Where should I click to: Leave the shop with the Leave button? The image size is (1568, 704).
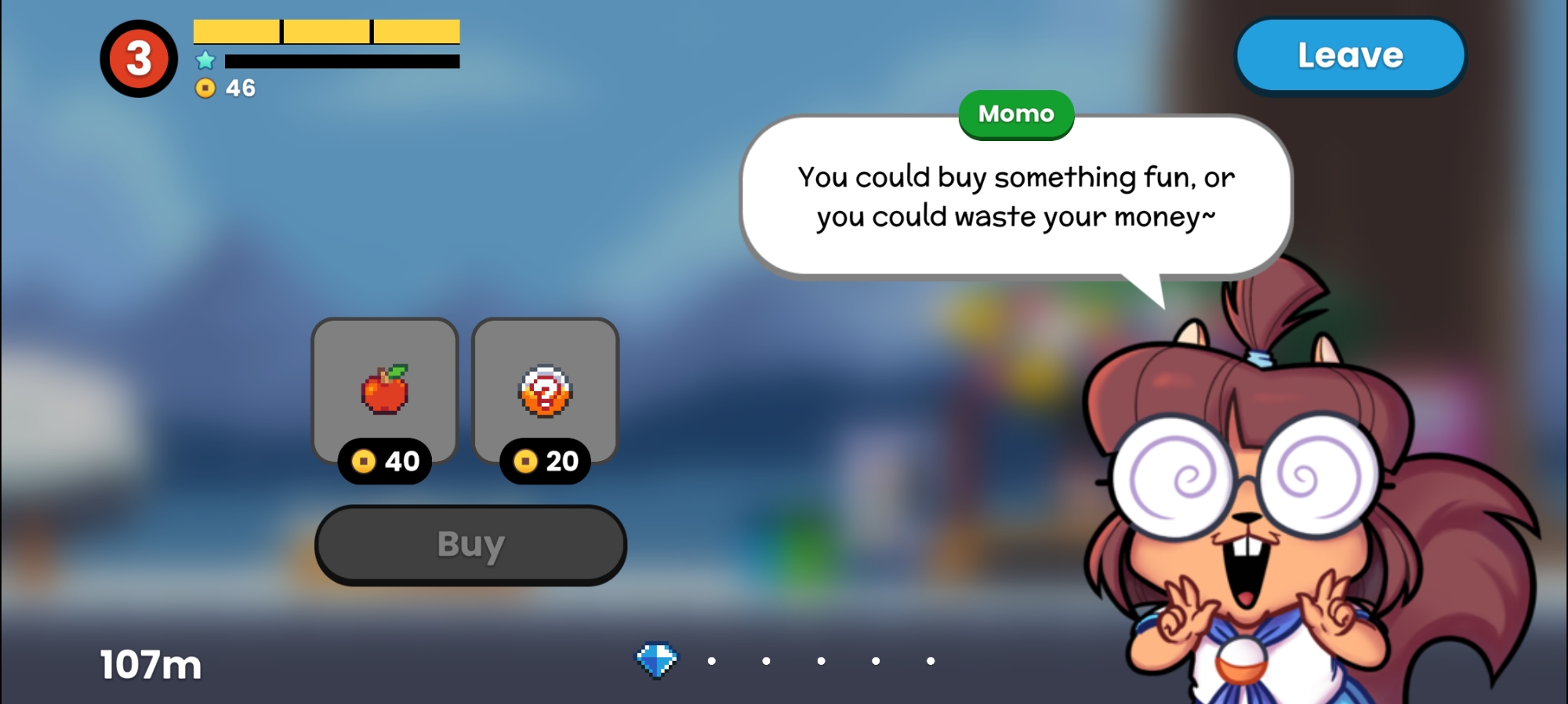pos(1350,56)
